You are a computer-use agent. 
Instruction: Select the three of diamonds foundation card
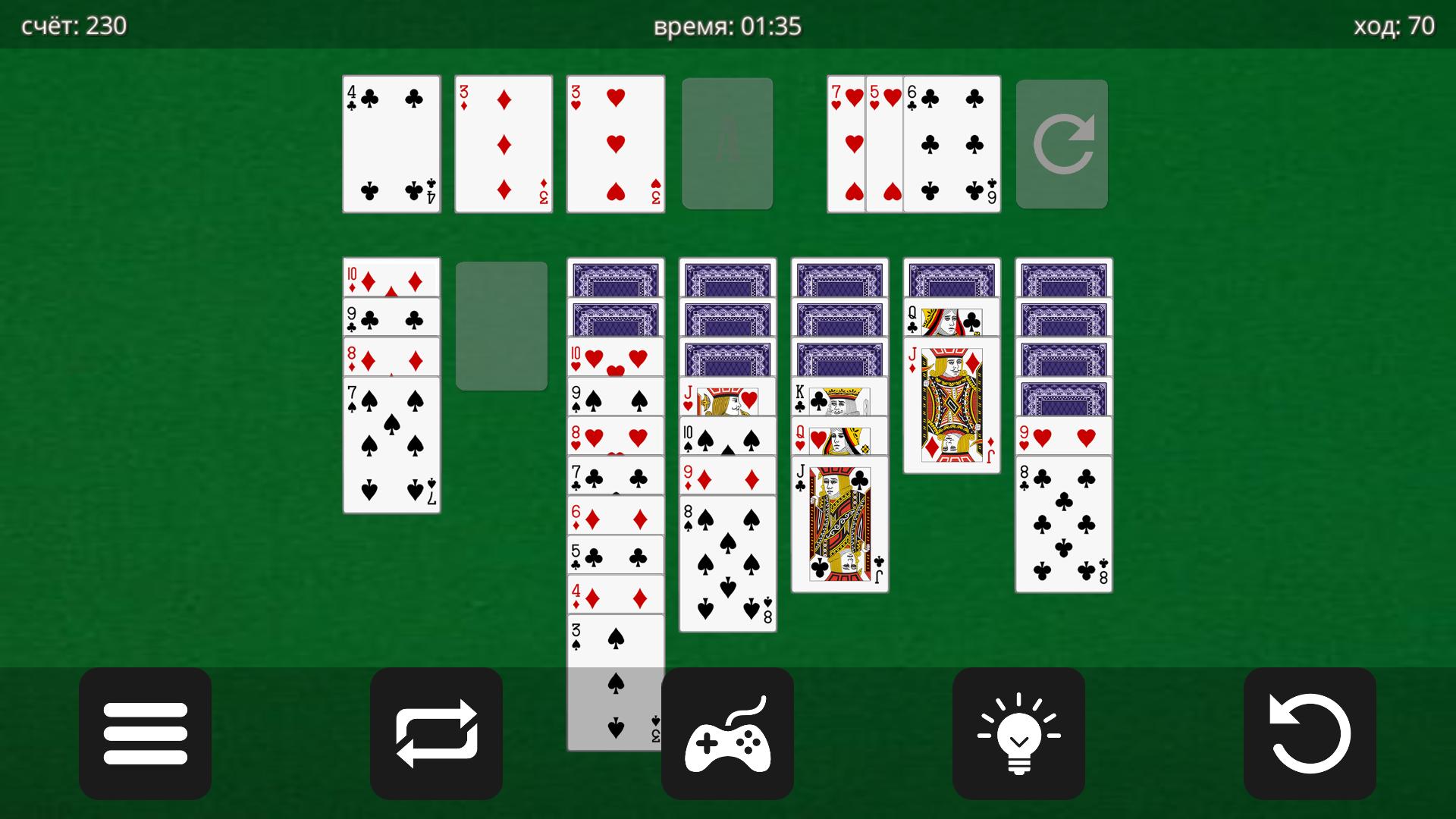[503, 143]
